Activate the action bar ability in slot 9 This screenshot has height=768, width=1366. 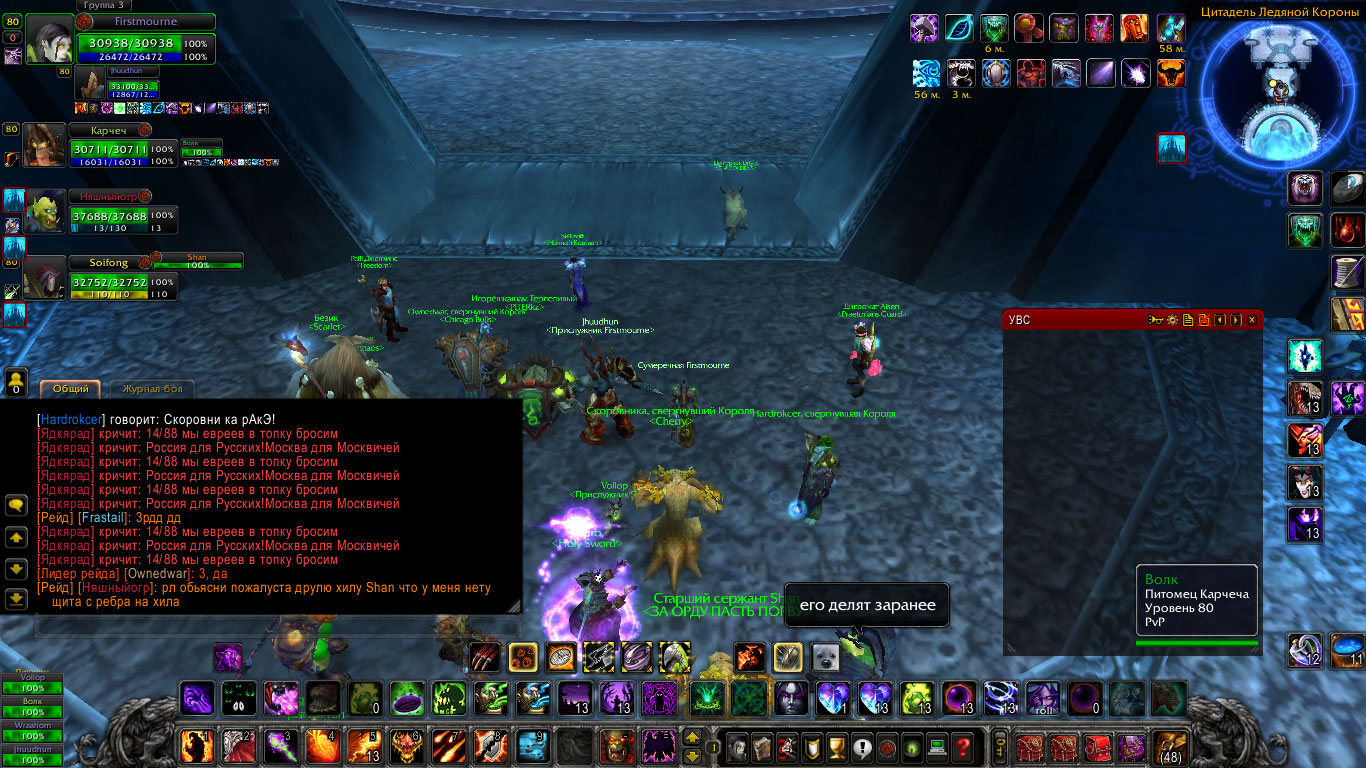533,746
